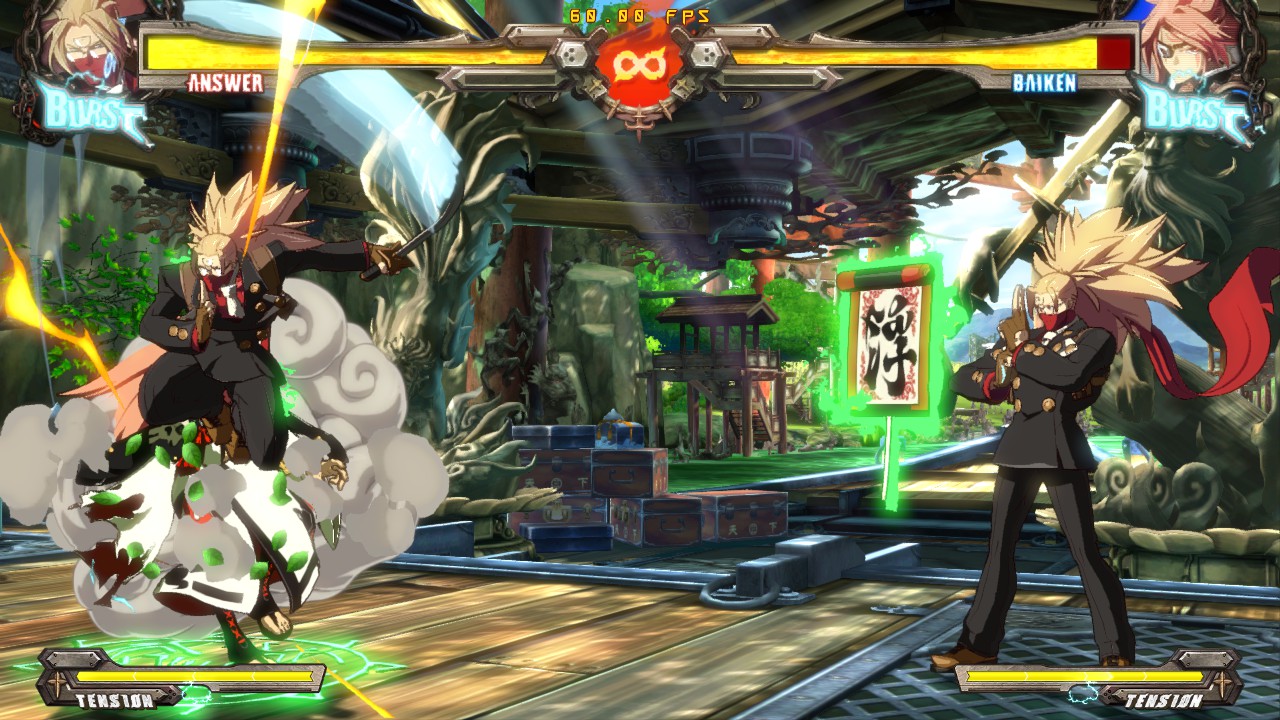Select the Burst icon under Baiken's portrait
The width and height of the screenshot is (1280, 720).
click(x=1192, y=113)
